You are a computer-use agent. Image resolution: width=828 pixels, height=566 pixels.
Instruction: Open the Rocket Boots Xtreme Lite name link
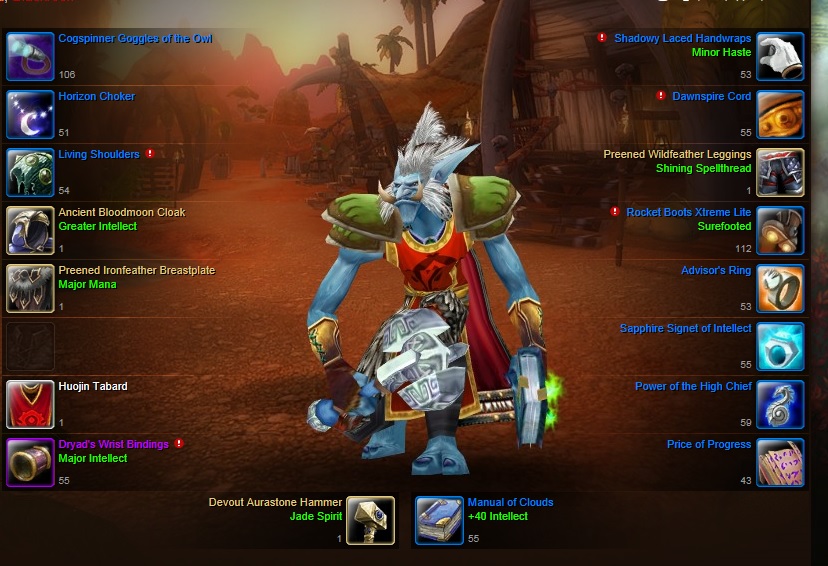688,213
